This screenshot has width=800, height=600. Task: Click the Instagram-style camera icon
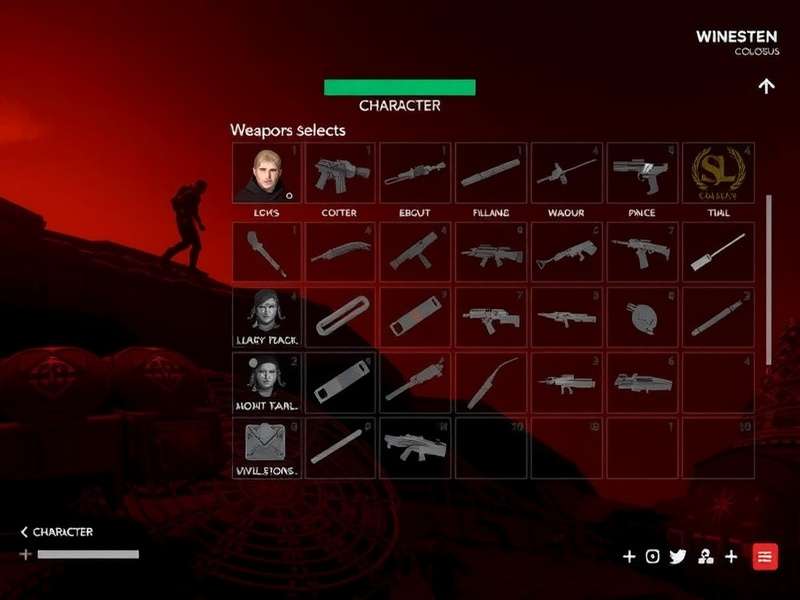653,557
